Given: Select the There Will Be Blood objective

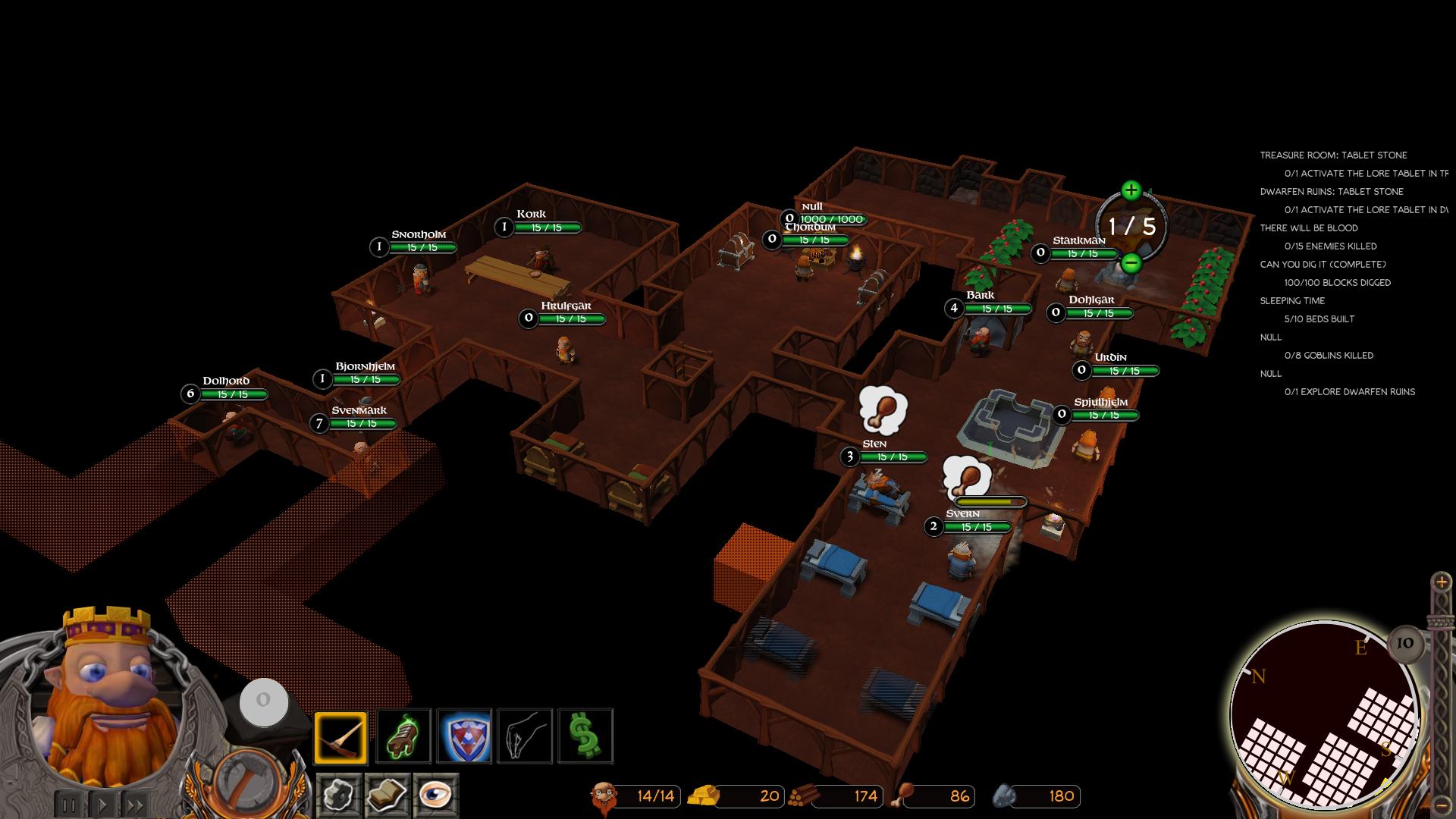Looking at the screenshot, I should (x=1309, y=228).
